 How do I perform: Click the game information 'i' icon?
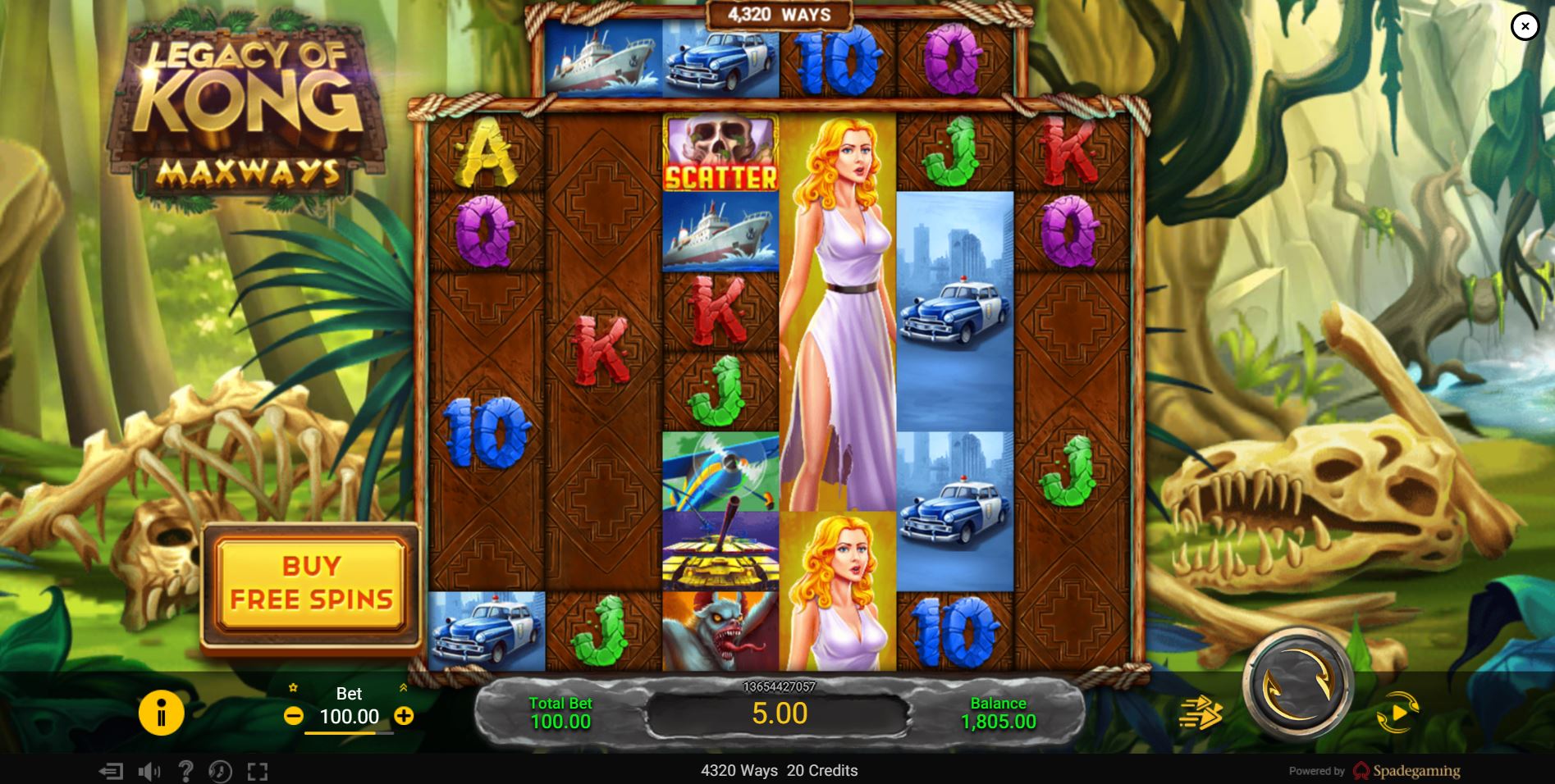point(161,714)
